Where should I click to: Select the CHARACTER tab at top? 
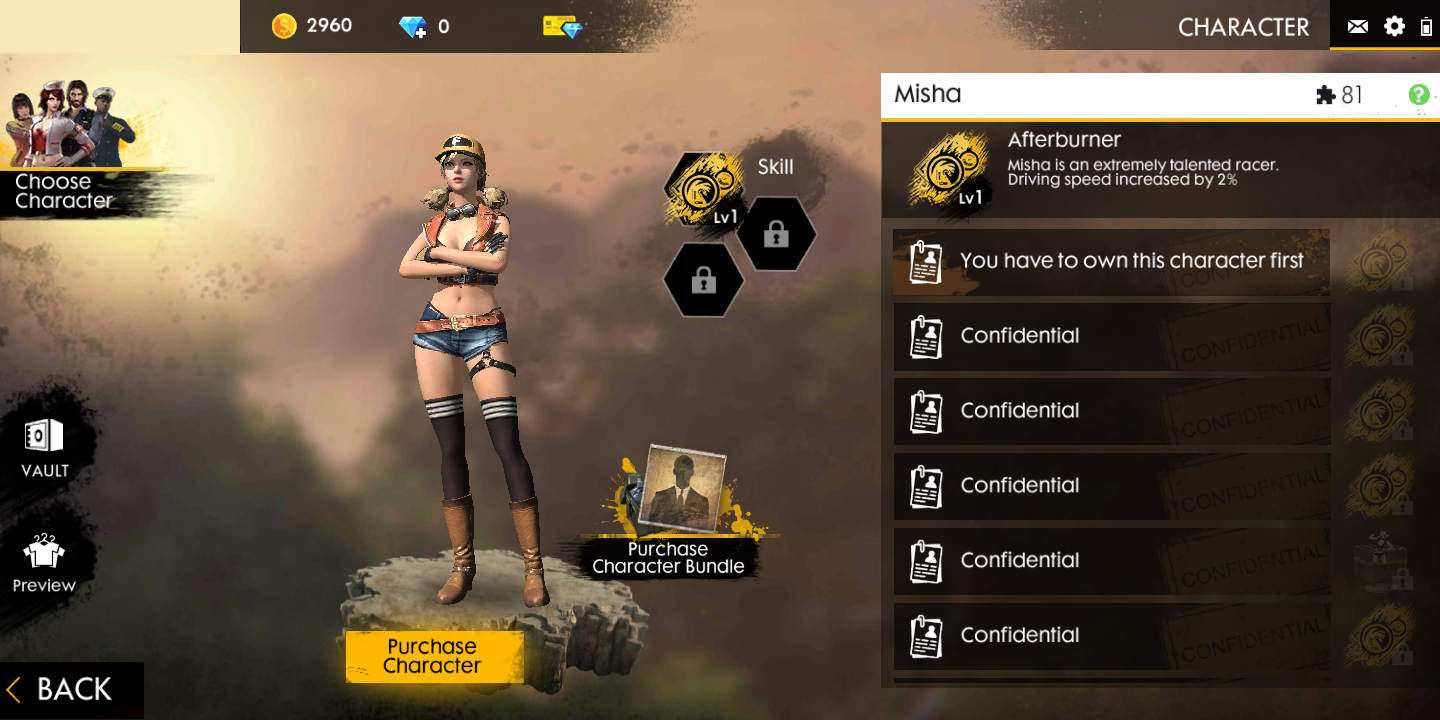tap(1244, 27)
